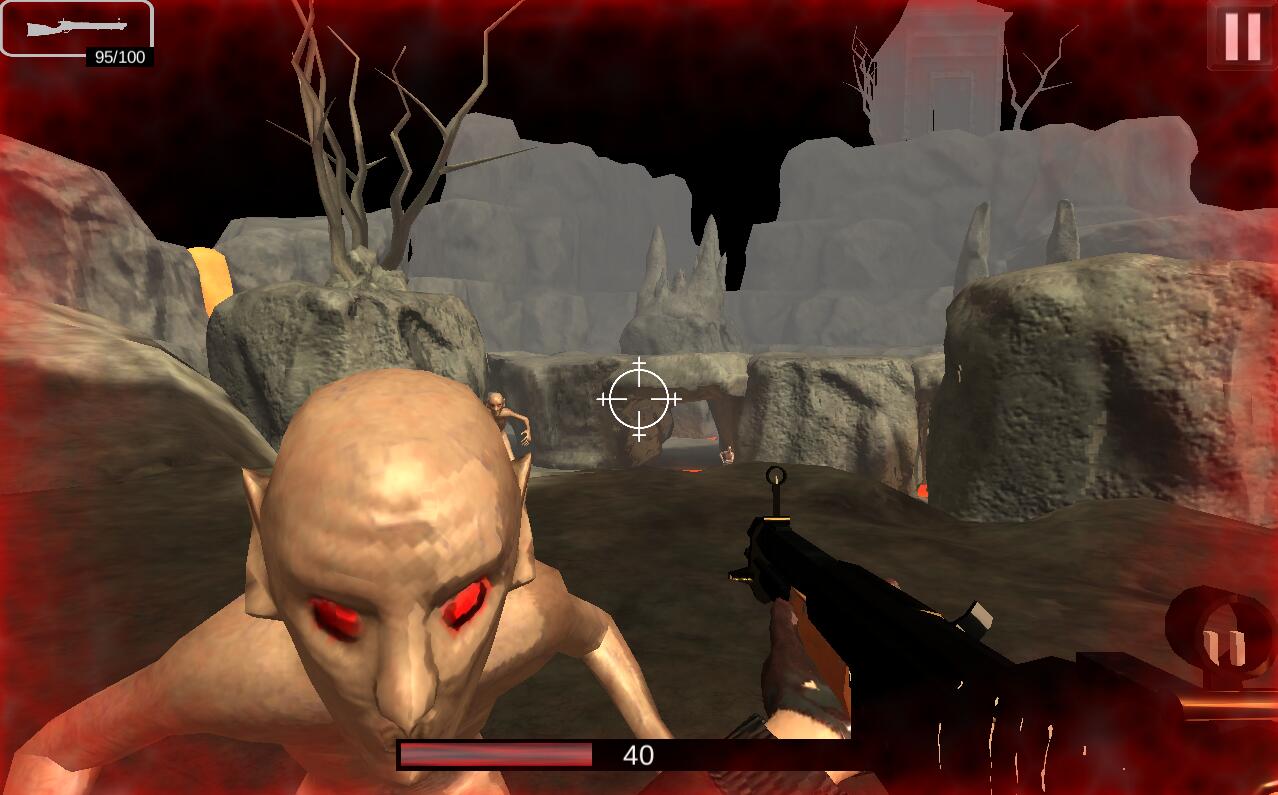Pause the game with the pause button
Viewport: 1278px width, 795px height.
(1242, 36)
